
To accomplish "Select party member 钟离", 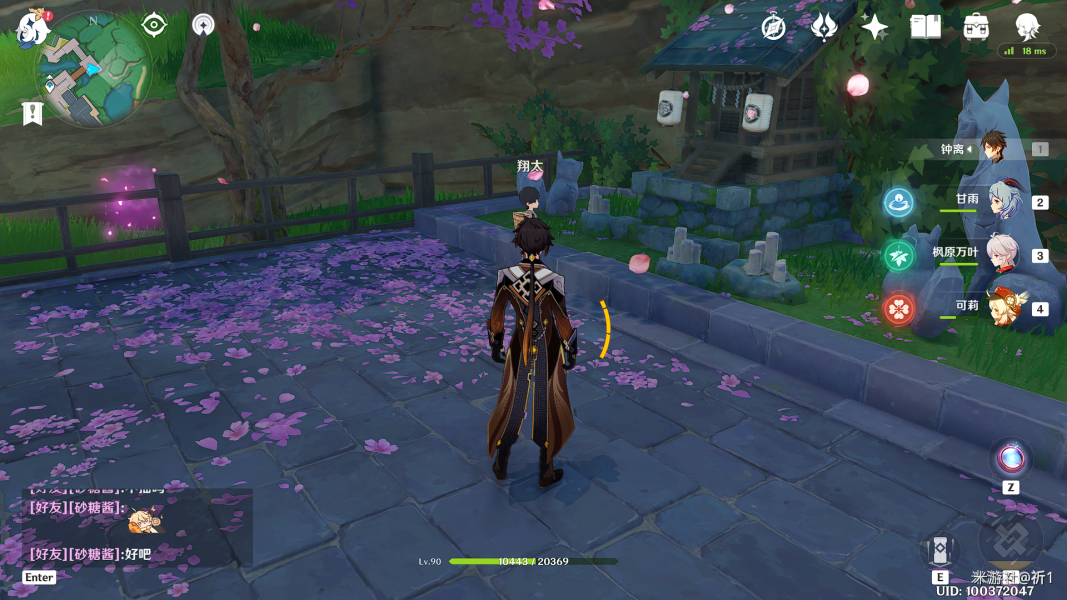I will pos(992,148).
